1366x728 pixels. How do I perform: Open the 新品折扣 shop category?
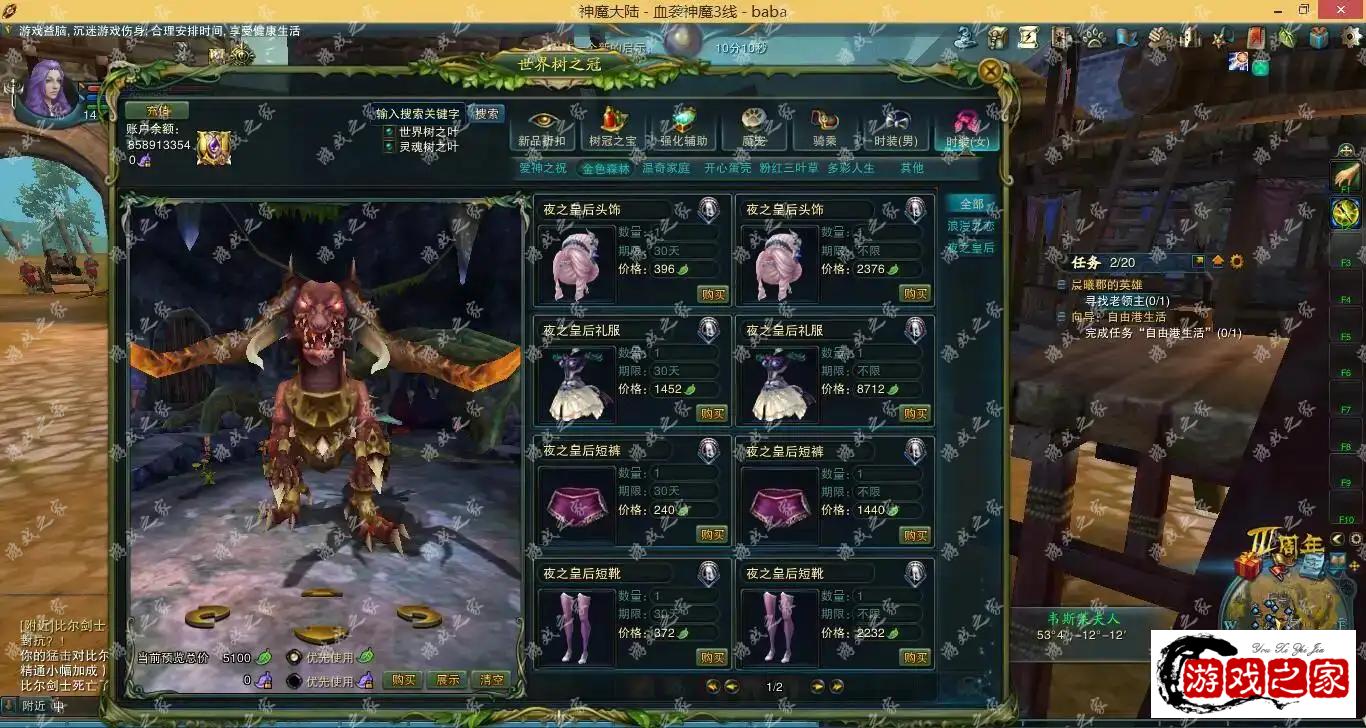(x=543, y=129)
